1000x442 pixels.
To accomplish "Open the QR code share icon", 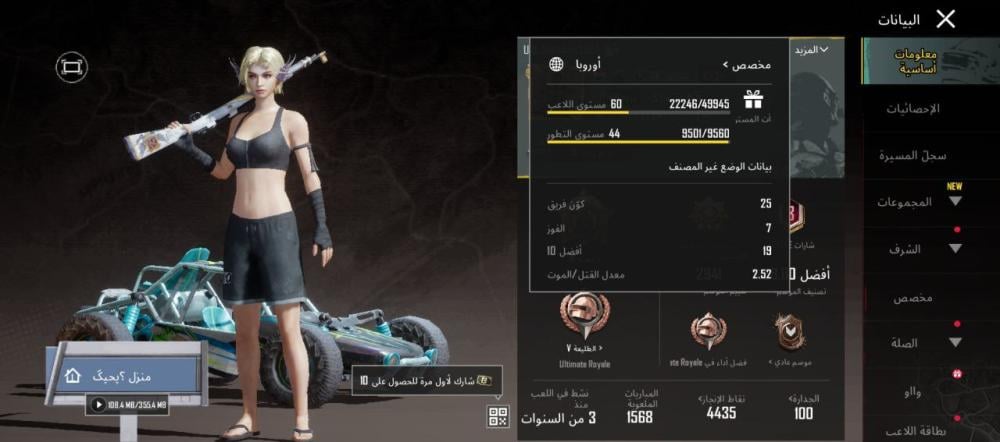I will pos(498,417).
